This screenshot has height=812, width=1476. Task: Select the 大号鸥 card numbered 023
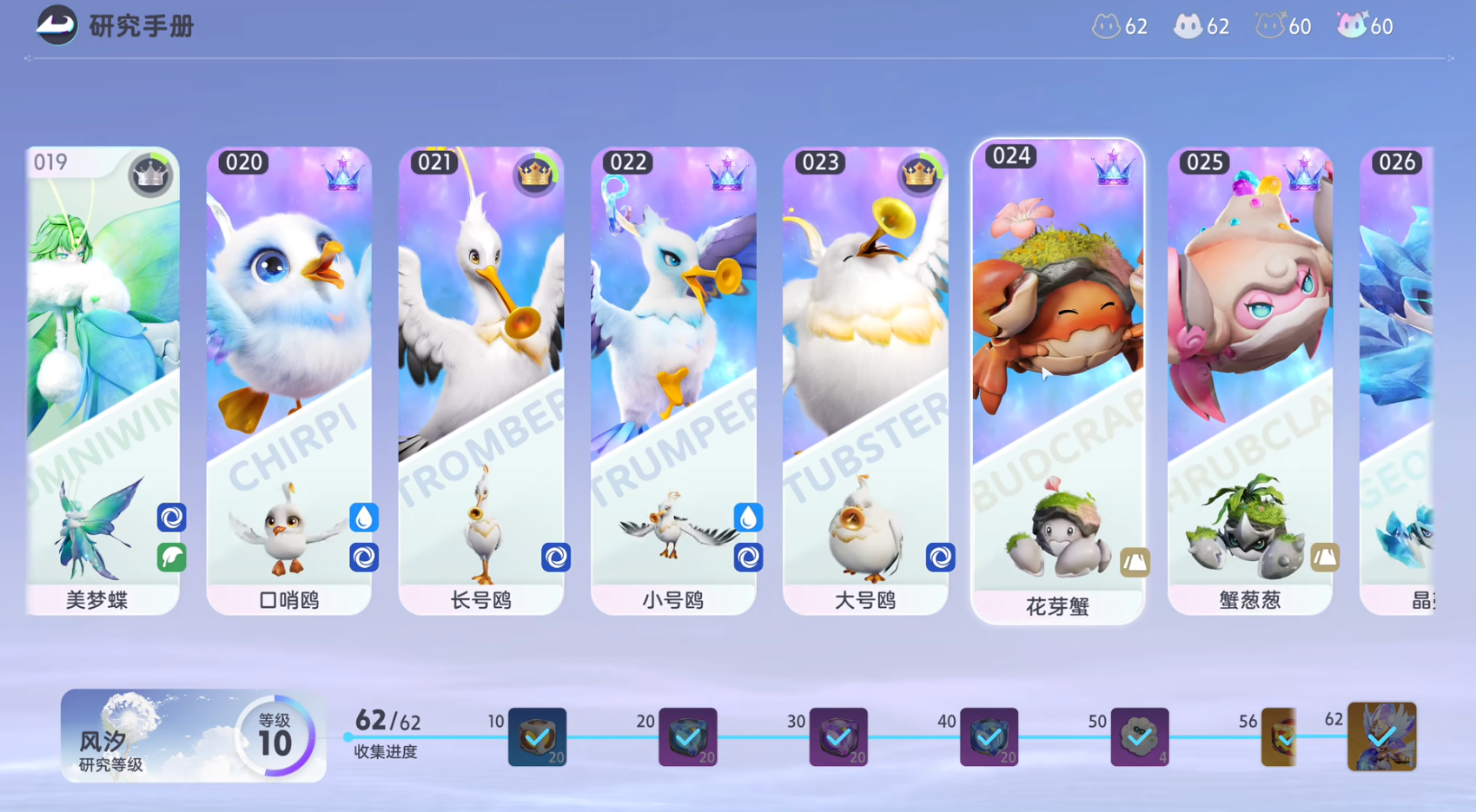coord(865,380)
